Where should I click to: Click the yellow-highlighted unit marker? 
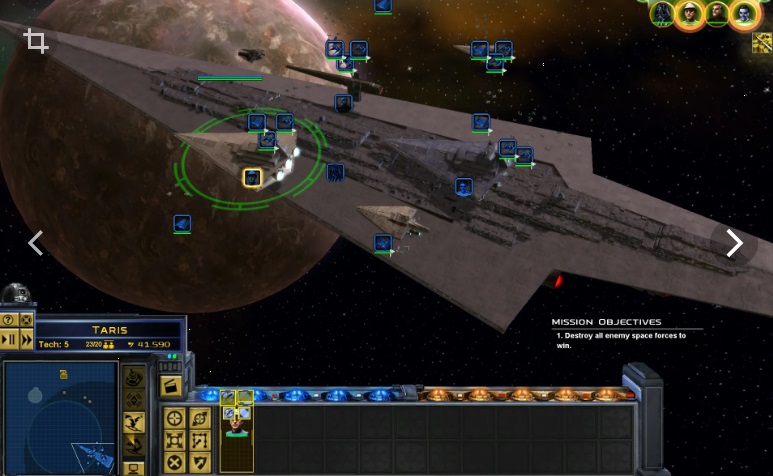(x=252, y=178)
